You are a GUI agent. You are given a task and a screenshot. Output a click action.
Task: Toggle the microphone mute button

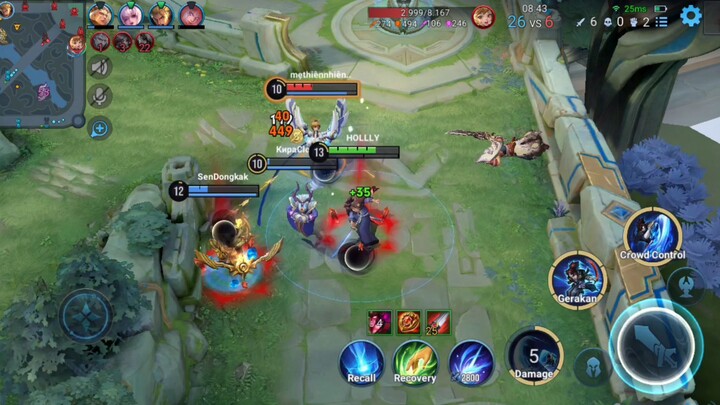point(99,96)
